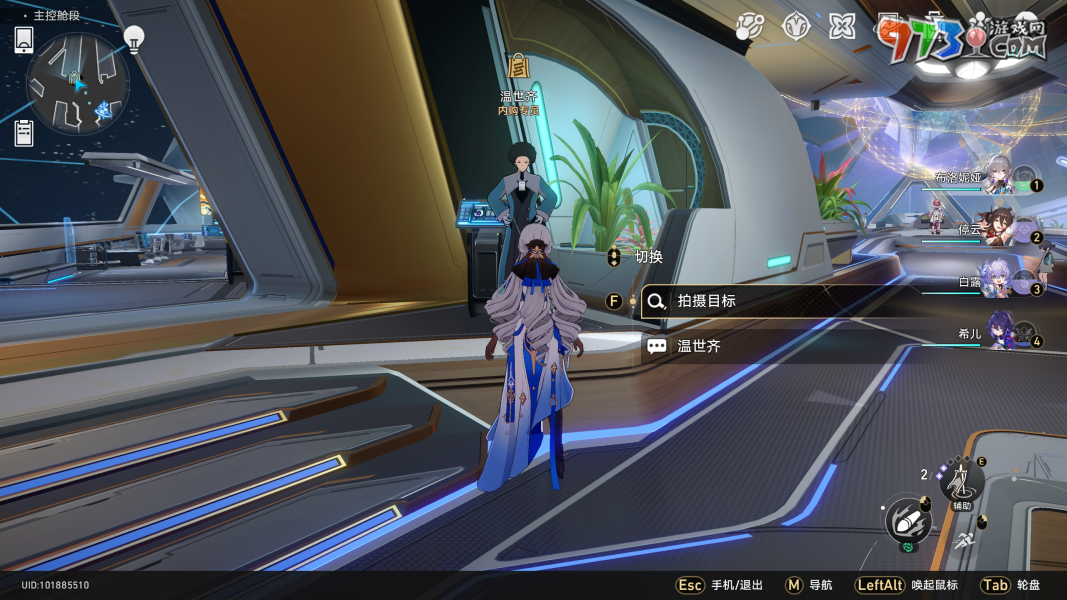Toggle the sprint running icon

[x=963, y=541]
